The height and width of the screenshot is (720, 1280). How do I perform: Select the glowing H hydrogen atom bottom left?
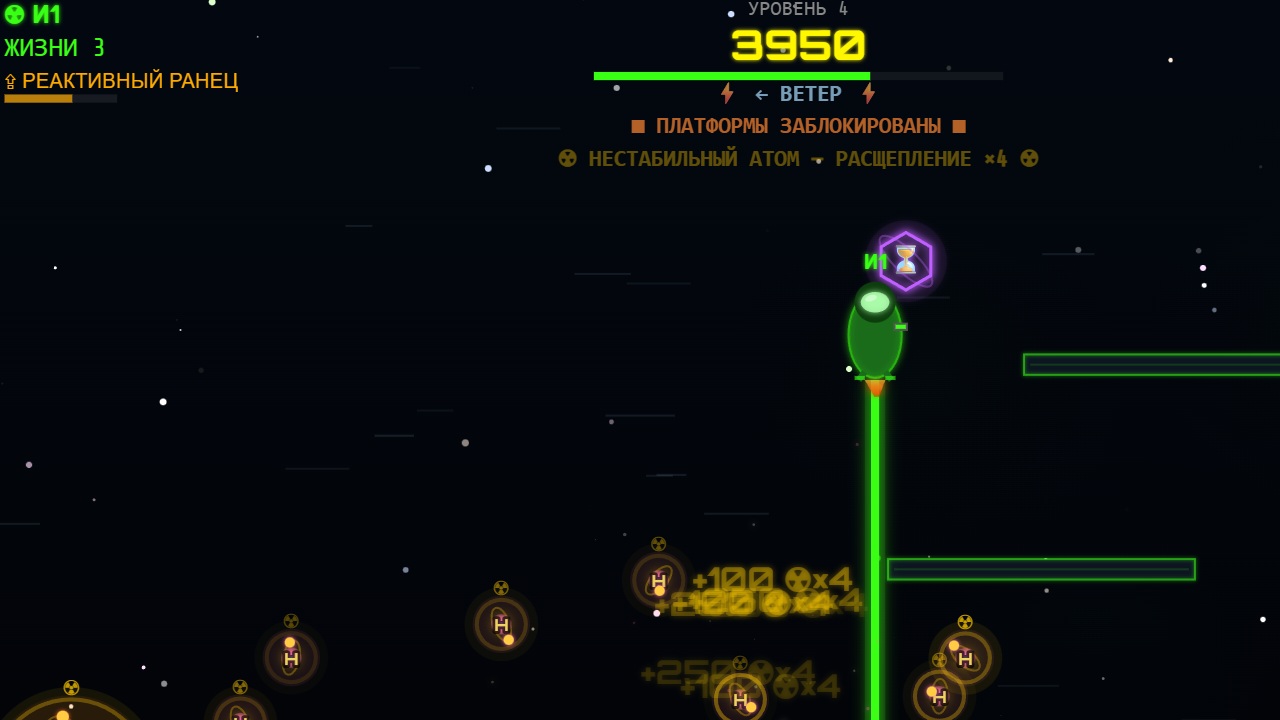point(290,659)
